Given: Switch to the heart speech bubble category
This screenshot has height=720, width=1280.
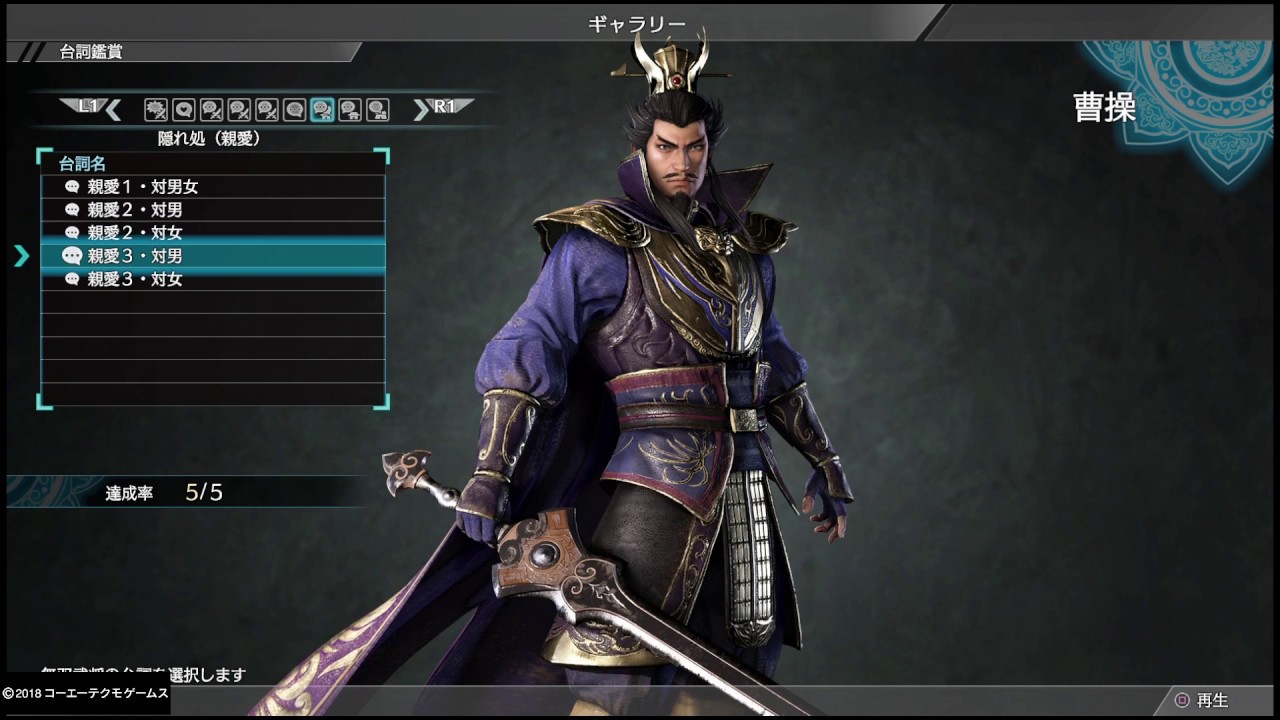Looking at the screenshot, I should 183,109.
